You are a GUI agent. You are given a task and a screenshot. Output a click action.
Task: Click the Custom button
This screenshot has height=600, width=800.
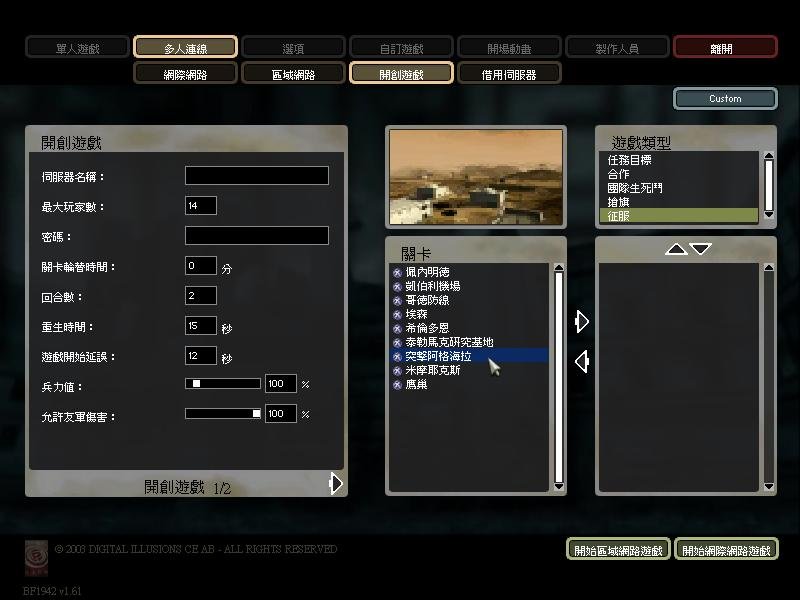click(725, 99)
